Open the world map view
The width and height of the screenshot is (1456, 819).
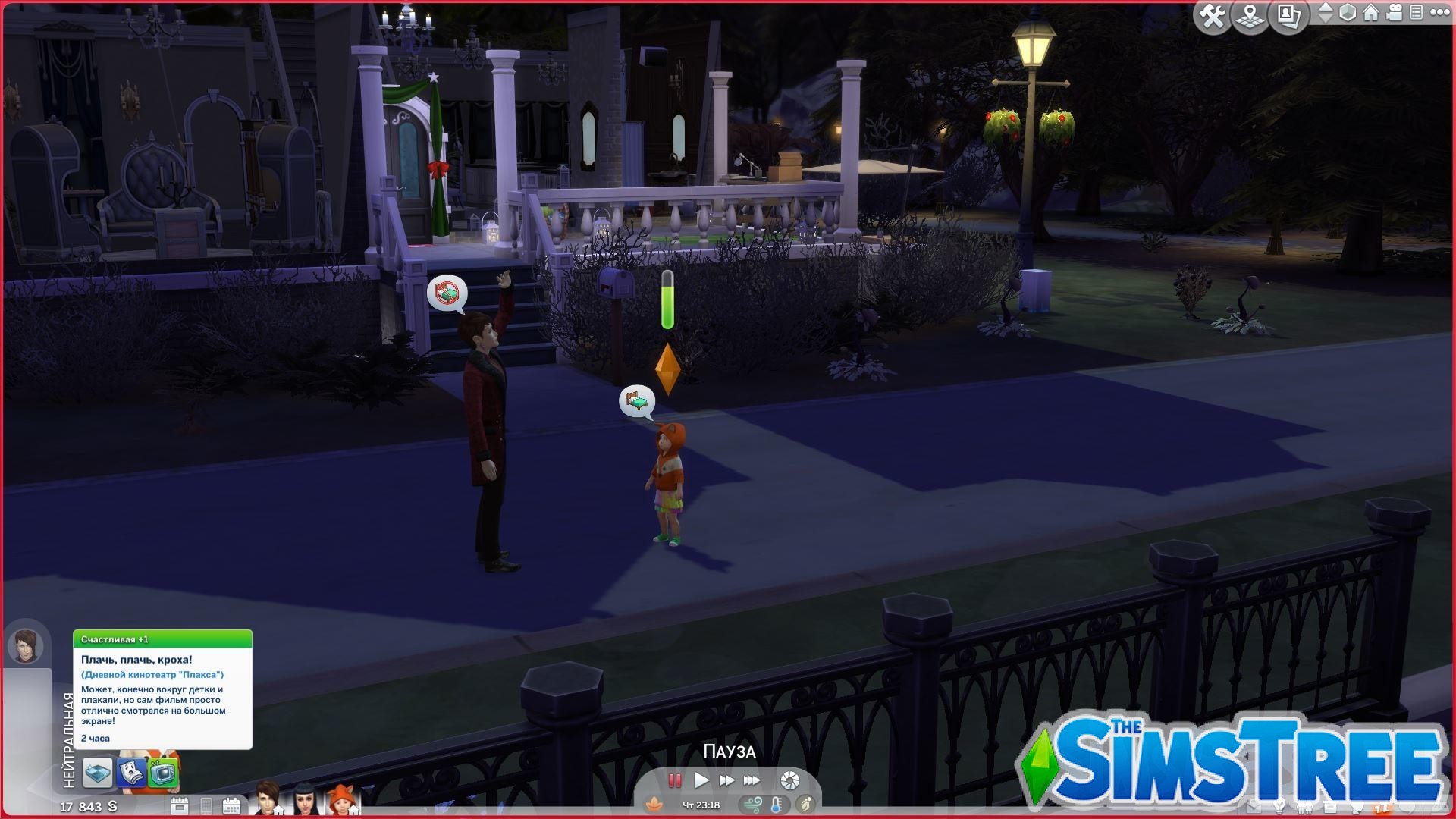[1250, 14]
